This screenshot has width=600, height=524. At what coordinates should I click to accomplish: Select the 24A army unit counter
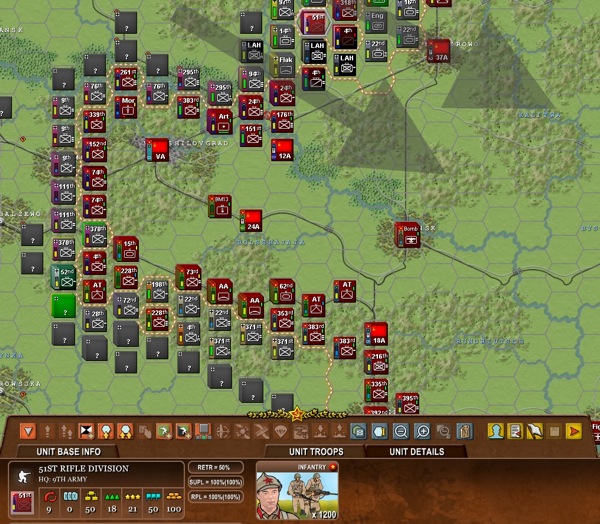coord(251,221)
